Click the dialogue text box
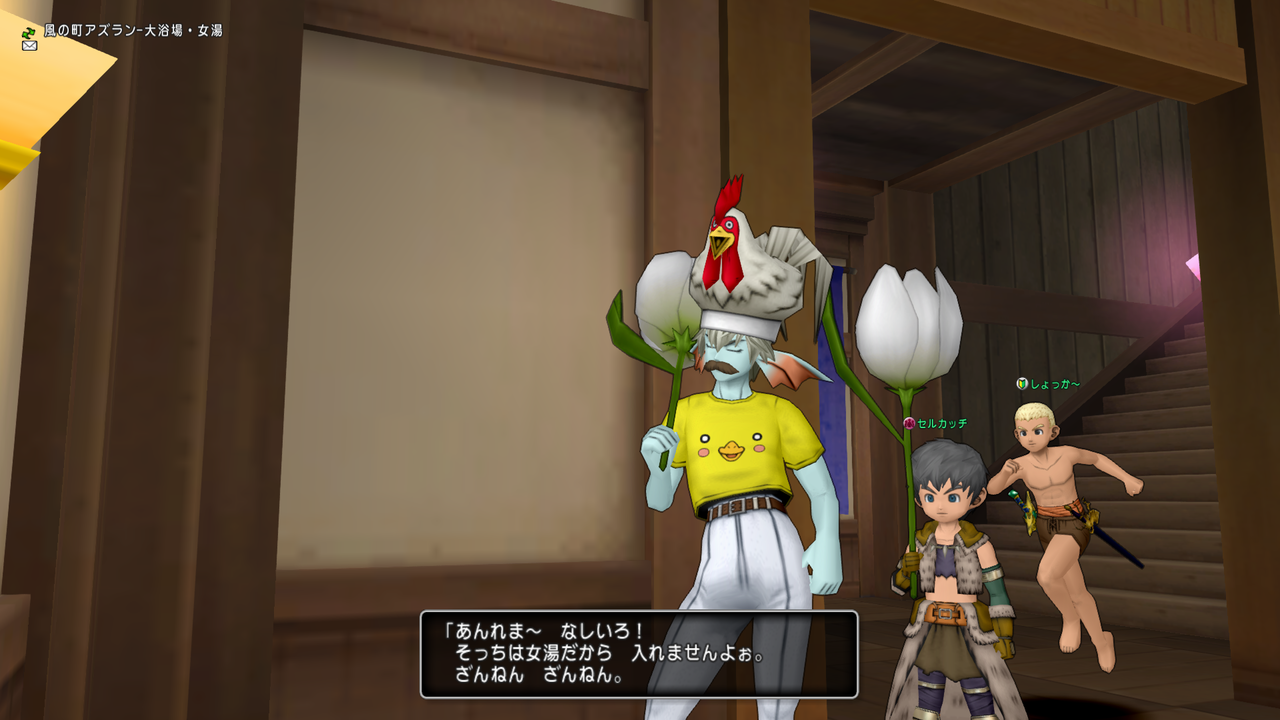 click(x=640, y=655)
